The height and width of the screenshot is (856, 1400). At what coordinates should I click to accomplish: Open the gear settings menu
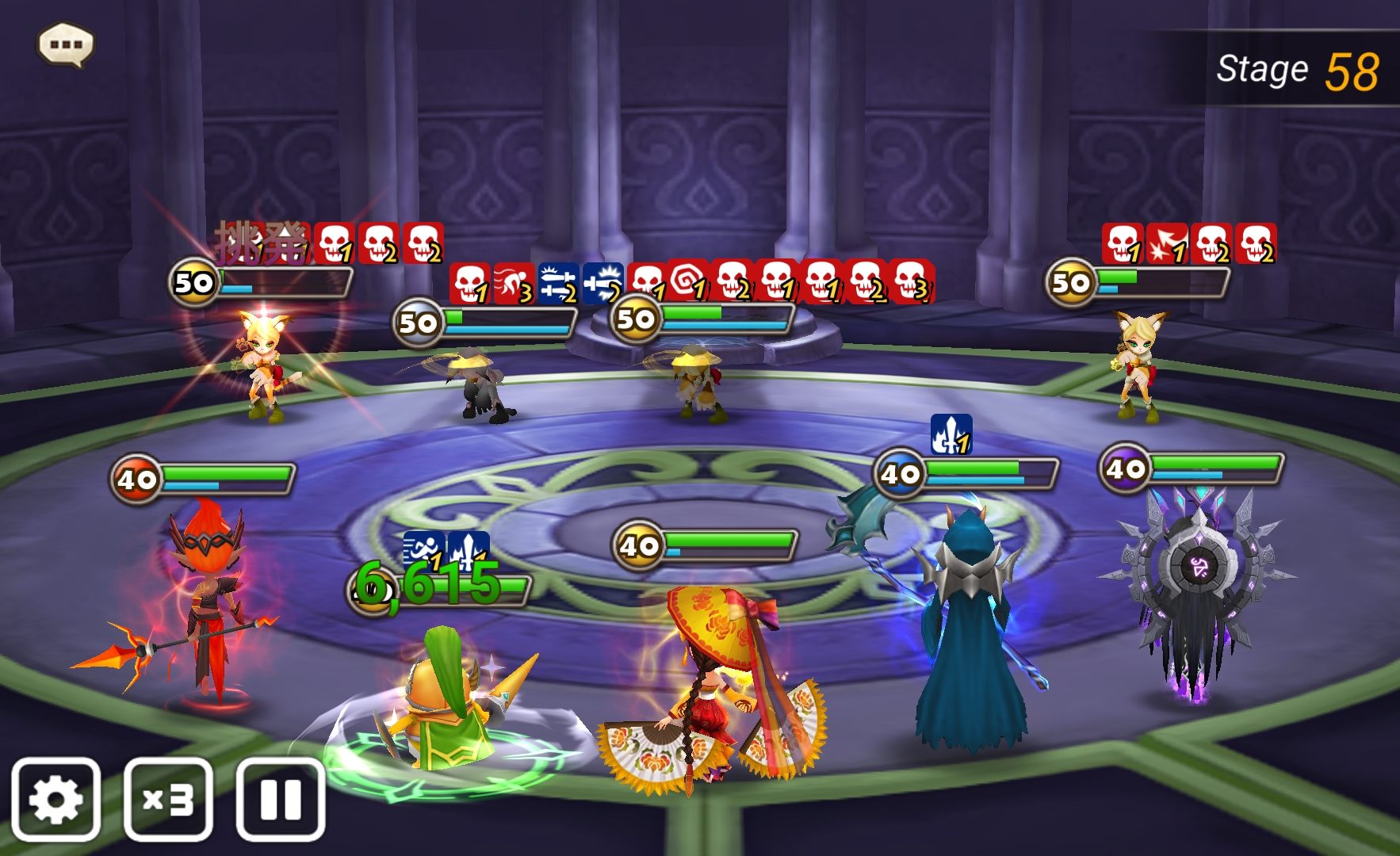tap(55, 799)
